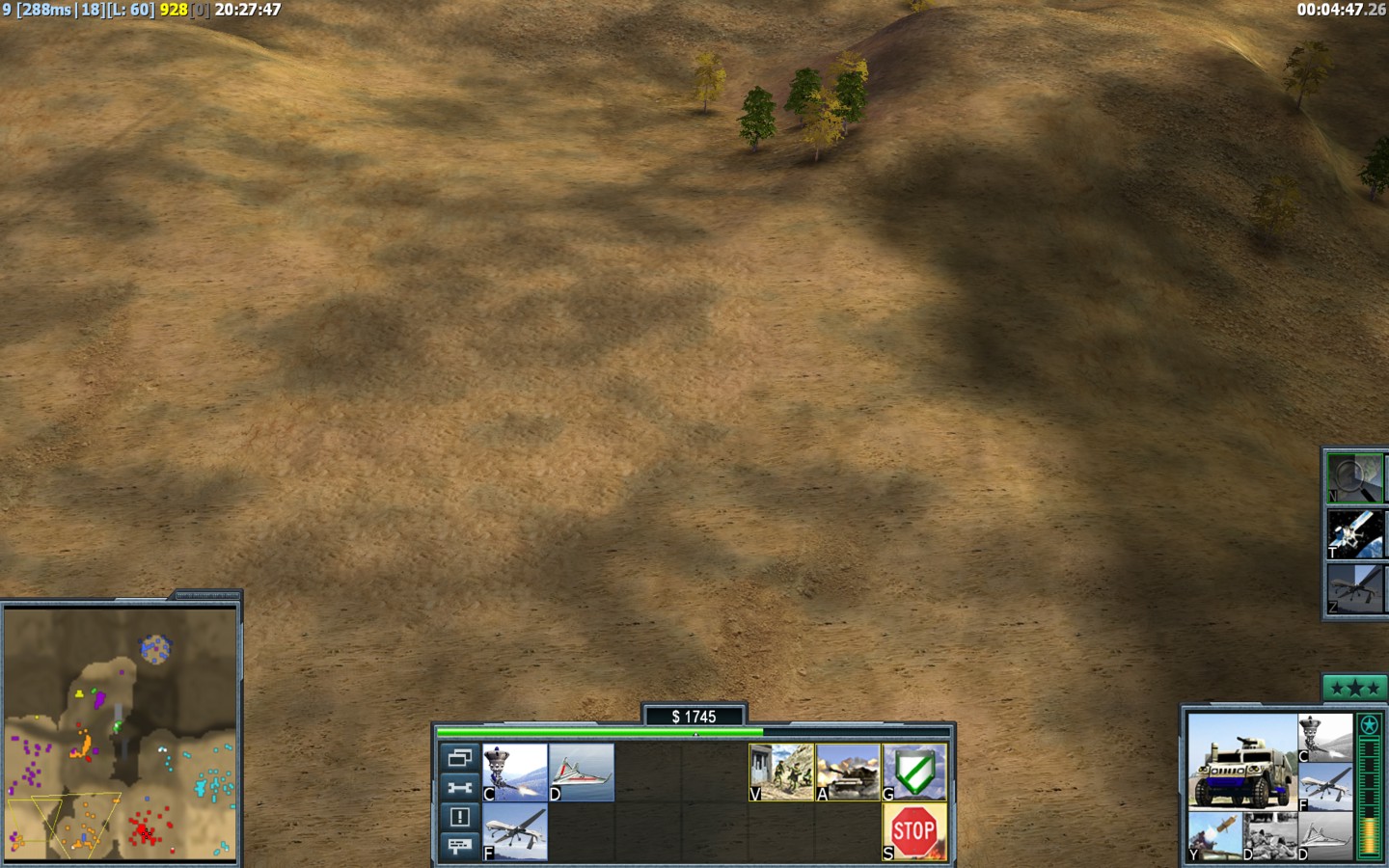The height and width of the screenshot is (868, 1389).
Task: Open the General's Powers stars button
Action: coord(1354,689)
